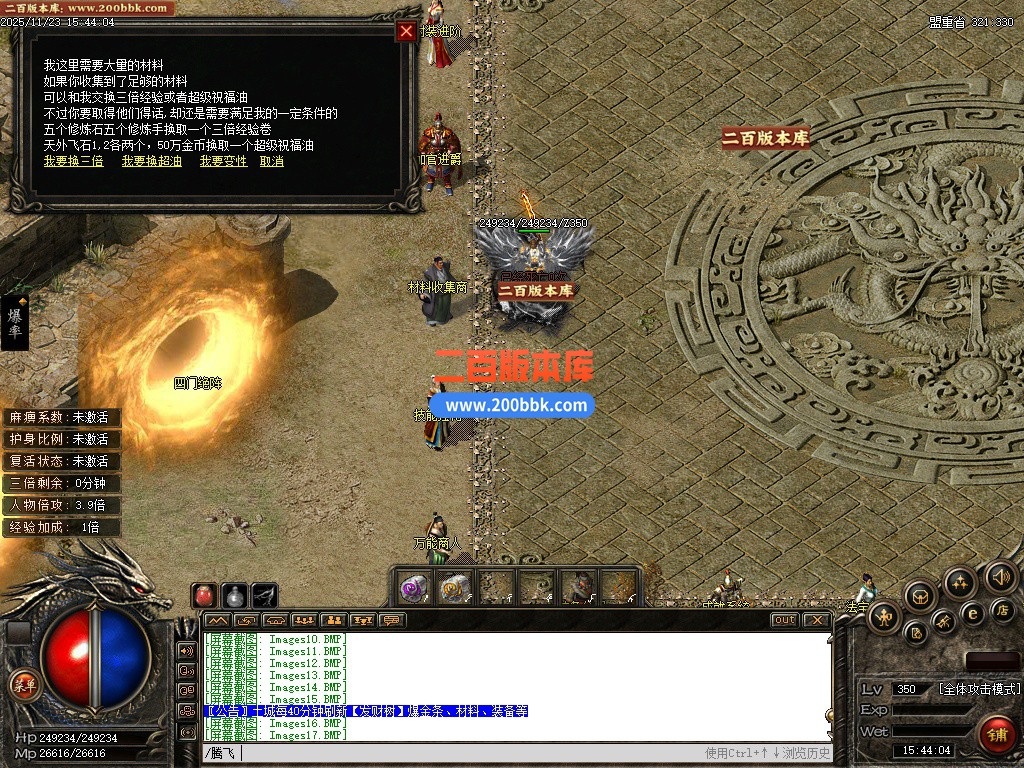
Task: Click the chat text input field
Action: (450, 753)
